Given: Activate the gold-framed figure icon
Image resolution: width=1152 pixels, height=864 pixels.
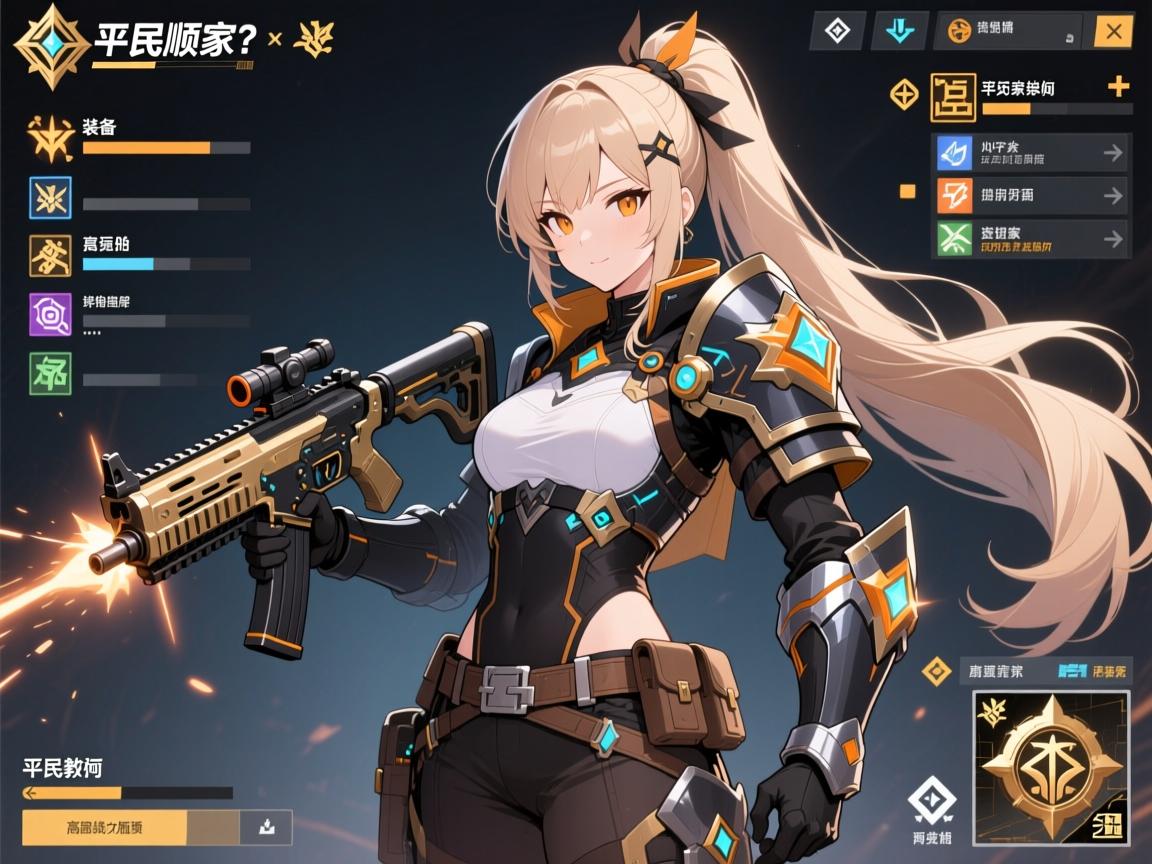Looking at the screenshot, I should pos(50,254).
